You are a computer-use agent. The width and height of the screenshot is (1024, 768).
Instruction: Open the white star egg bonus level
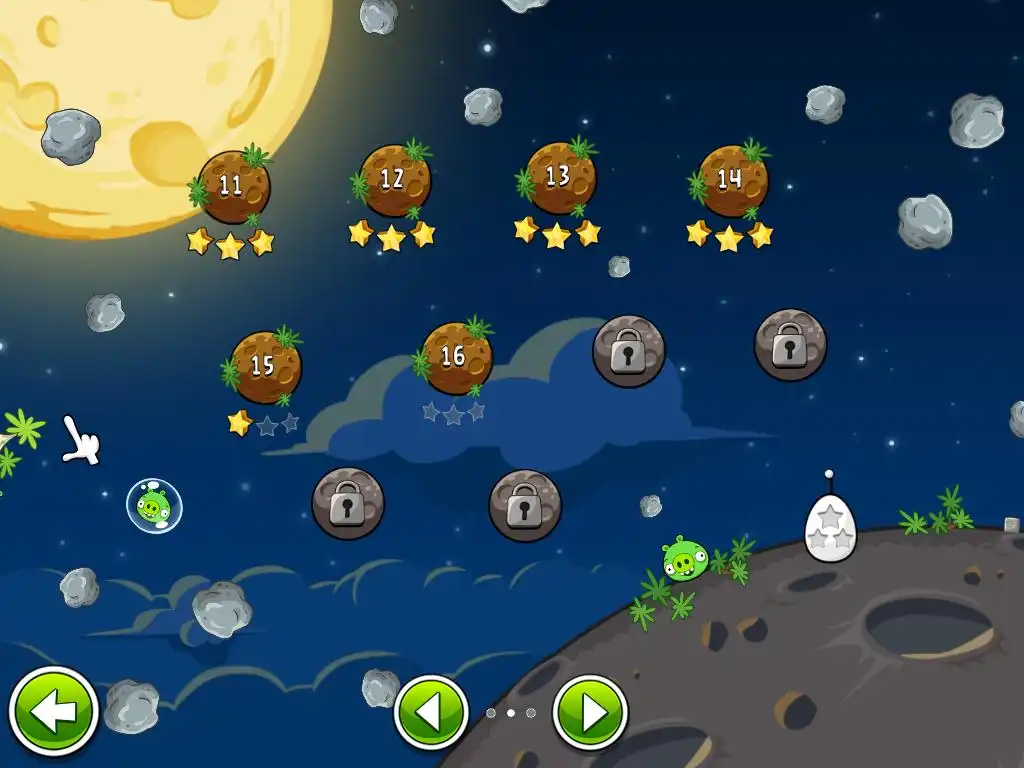tap(830, 527)
